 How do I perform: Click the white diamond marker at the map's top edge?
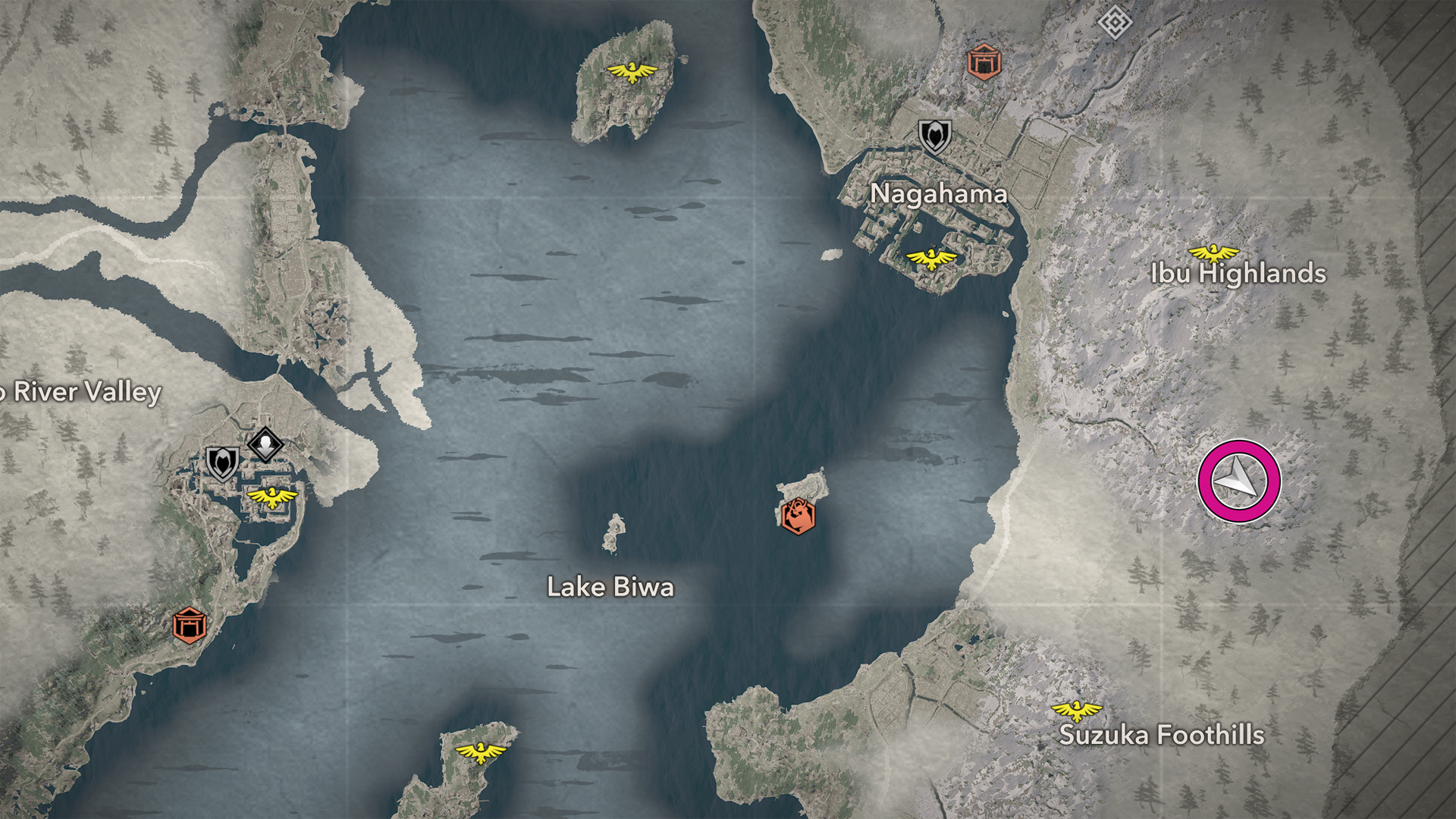tap(1115, 22)
